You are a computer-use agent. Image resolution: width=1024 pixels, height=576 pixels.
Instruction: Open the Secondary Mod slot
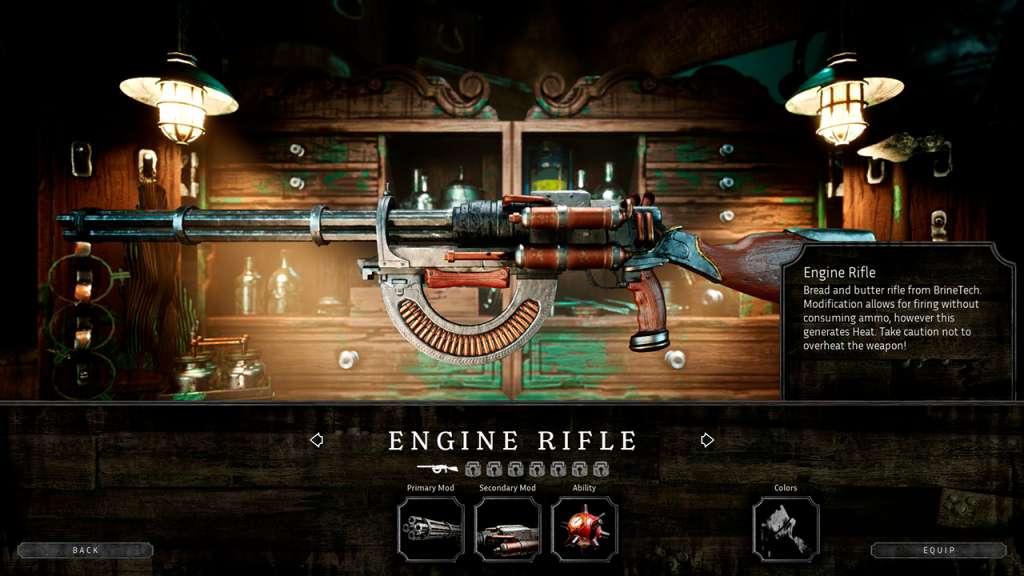tap(507, 528)
